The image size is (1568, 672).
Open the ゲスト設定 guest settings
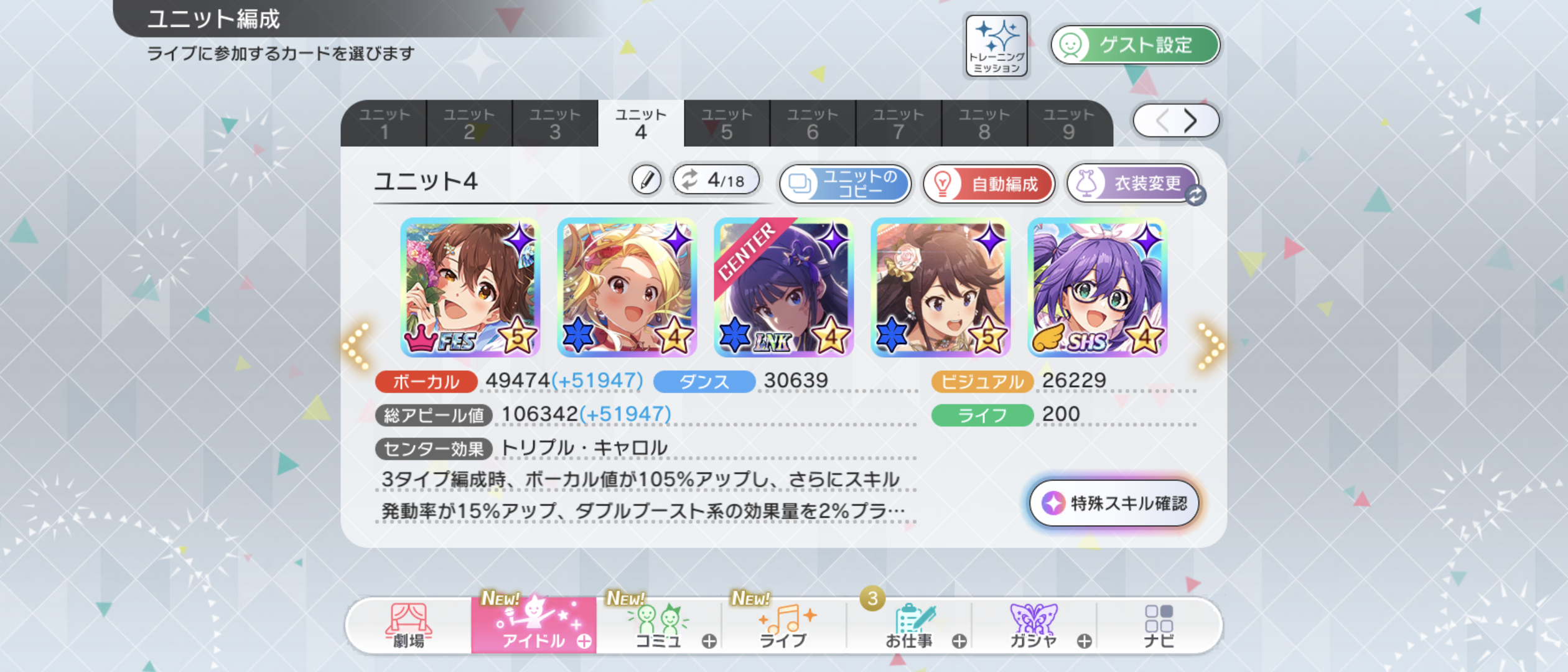[1135, 45]
